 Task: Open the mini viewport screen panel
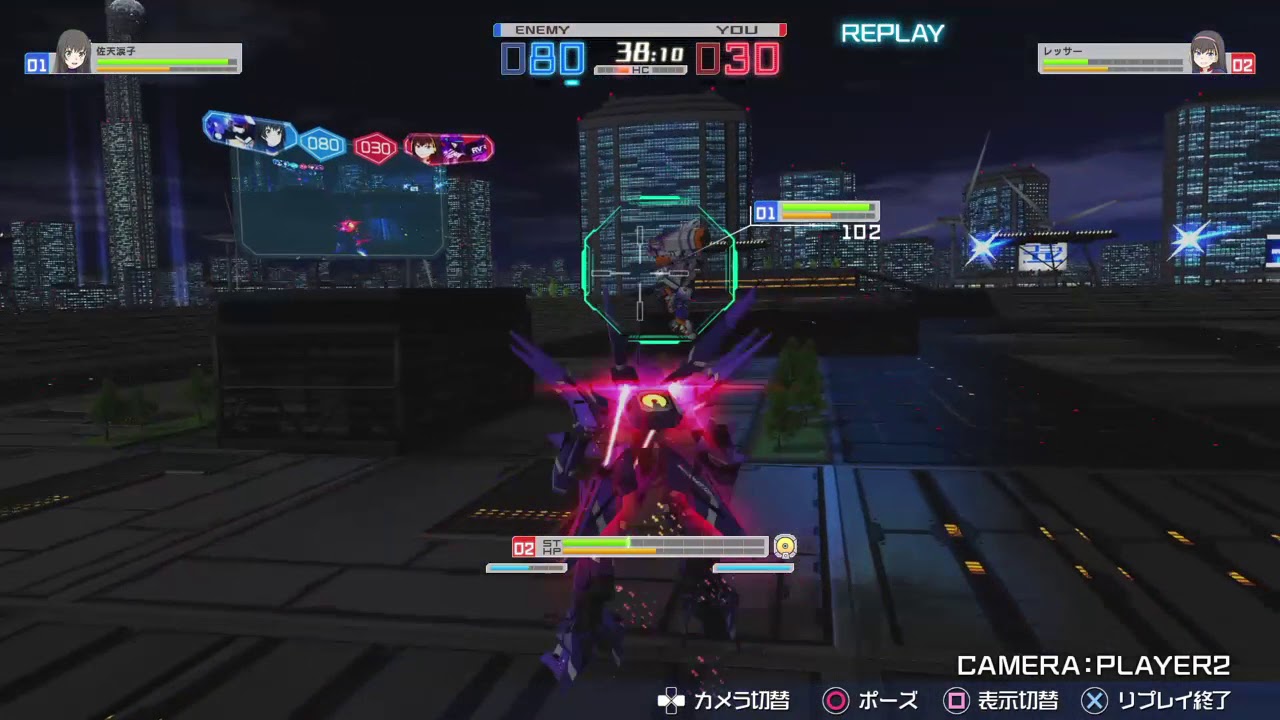pos(340,215)
